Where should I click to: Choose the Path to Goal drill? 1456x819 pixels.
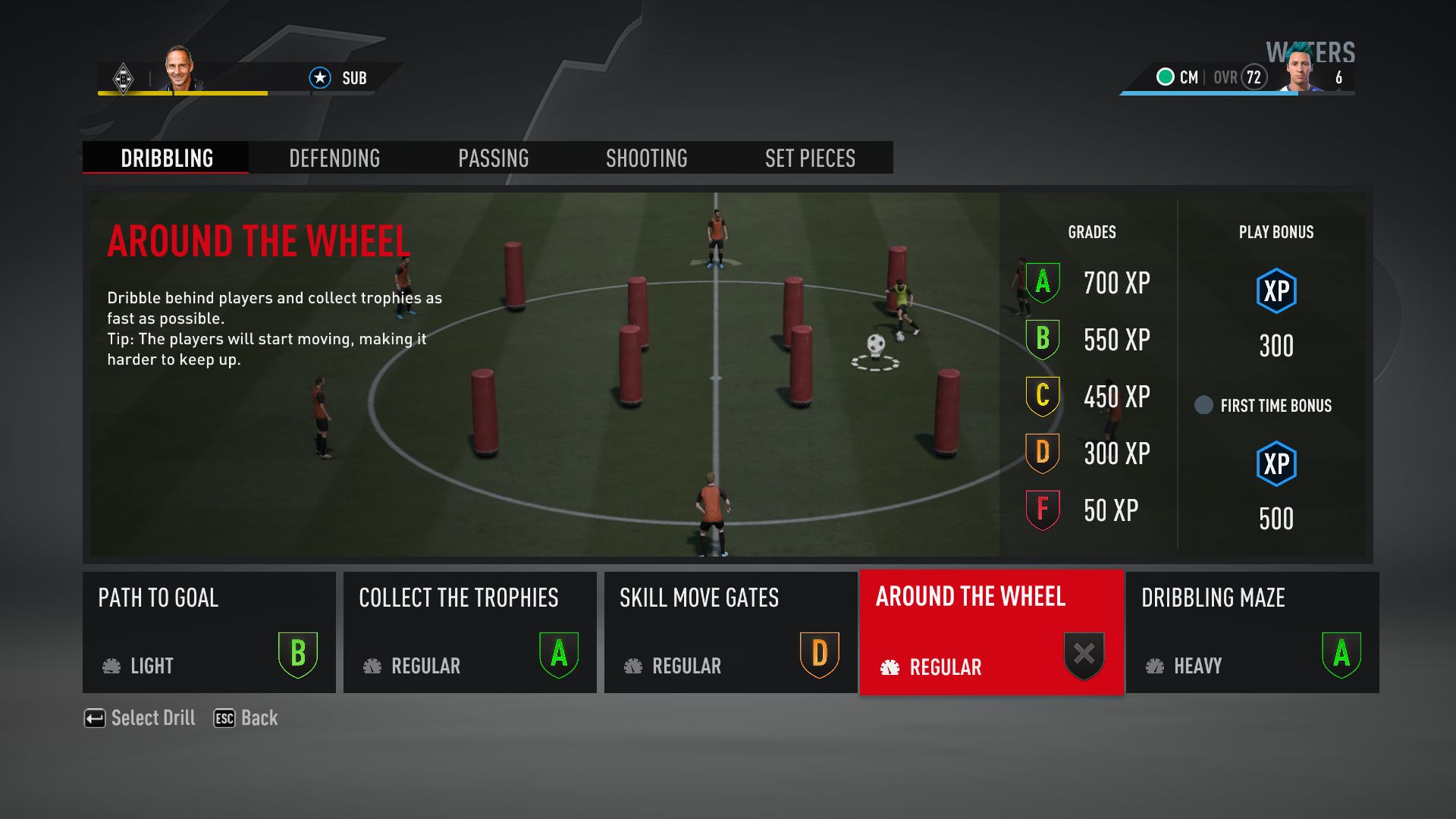[x=209, y=632]
